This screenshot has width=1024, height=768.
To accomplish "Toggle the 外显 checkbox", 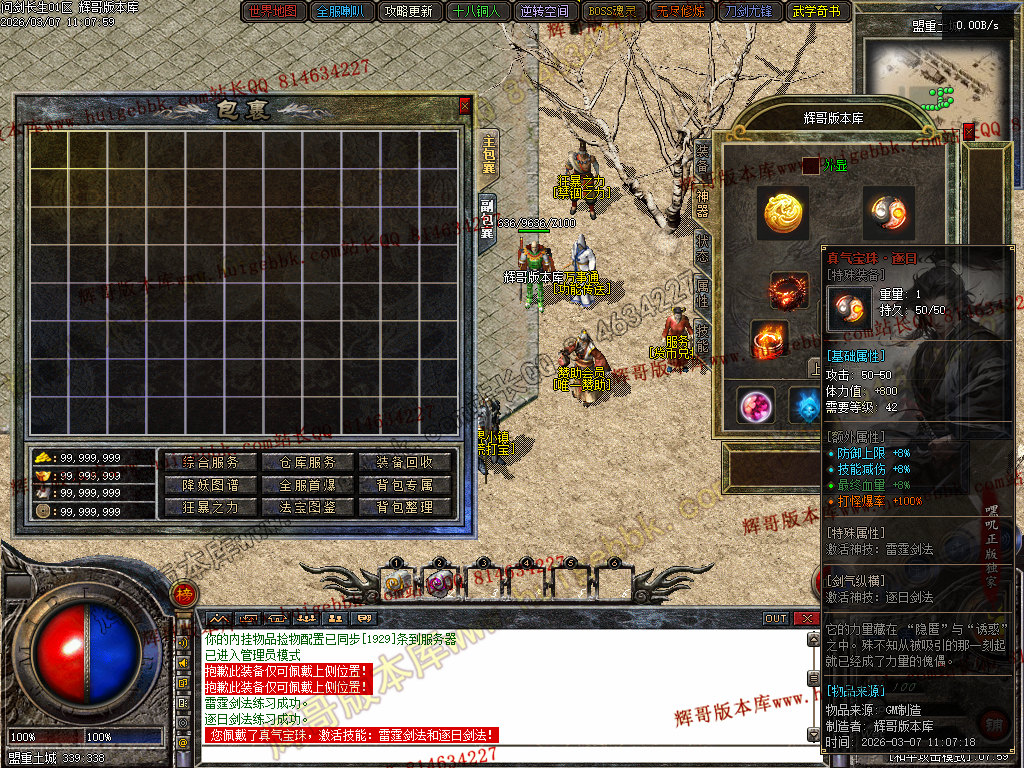I will 810,165.
